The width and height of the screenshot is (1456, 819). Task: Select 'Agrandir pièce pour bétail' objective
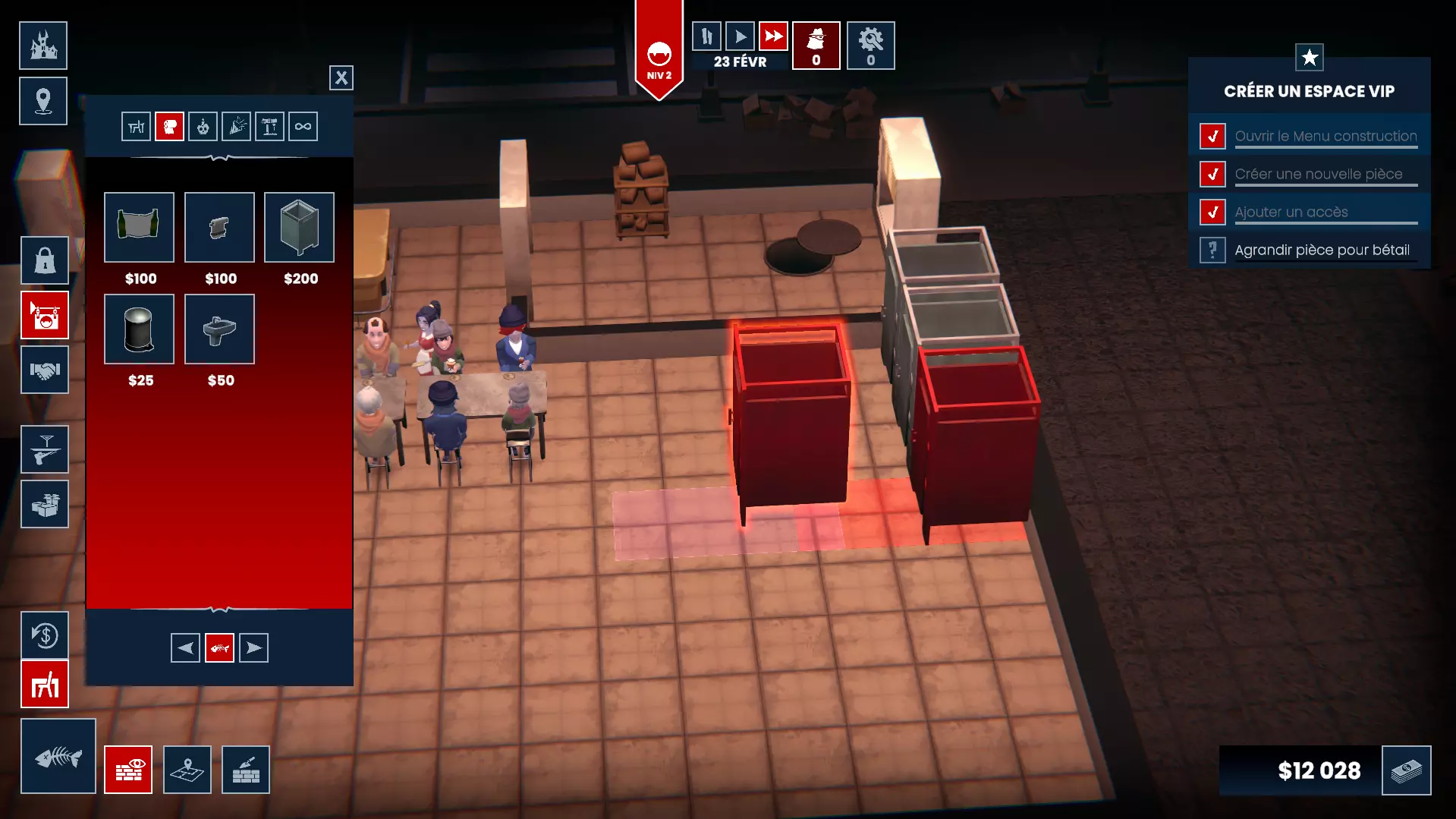coord(1322,250)
